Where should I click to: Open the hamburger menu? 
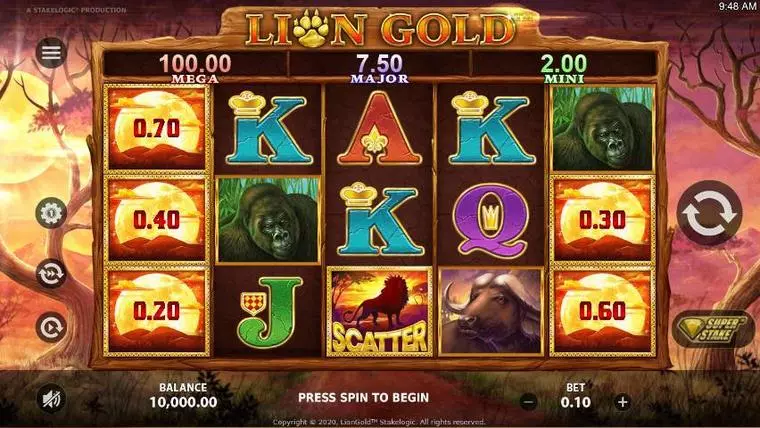pyautogui.click(x=51, y=53)
